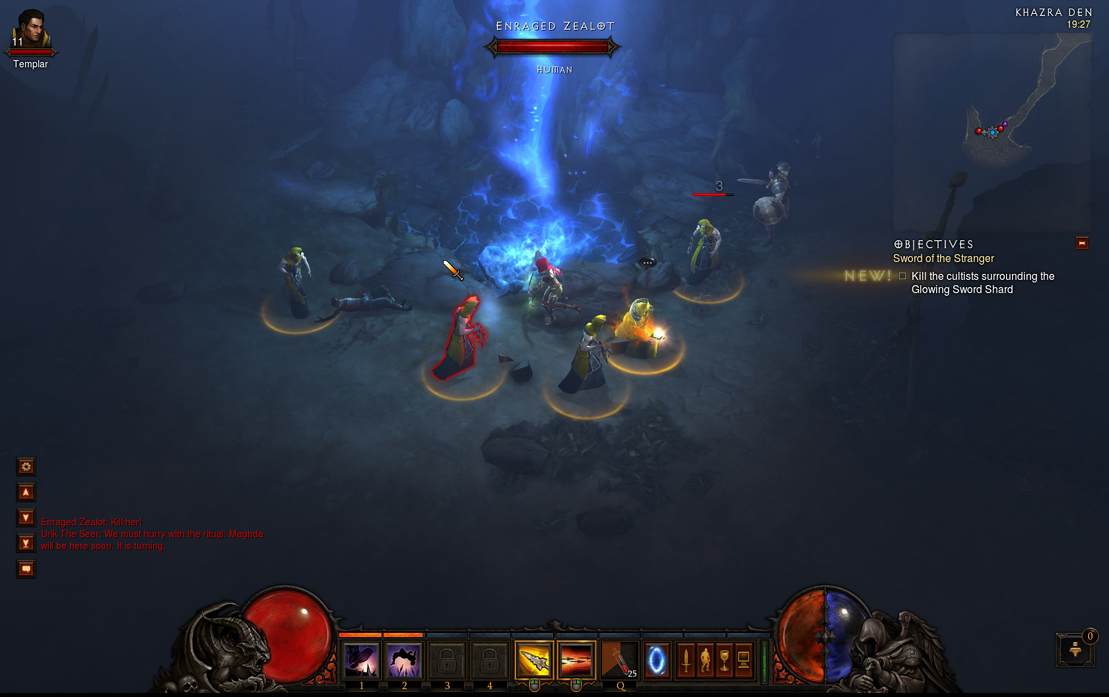The height and width of the screenshot is (697, 1109).
Task: Click the chat single up arrow button
Action: [x=26, y=492]
